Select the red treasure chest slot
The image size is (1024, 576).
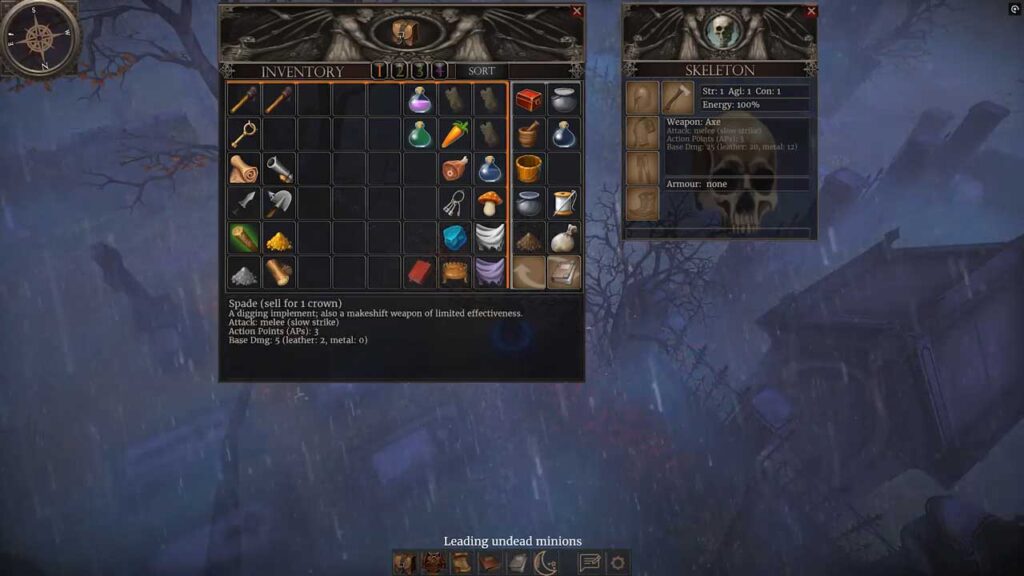(529, 100)
